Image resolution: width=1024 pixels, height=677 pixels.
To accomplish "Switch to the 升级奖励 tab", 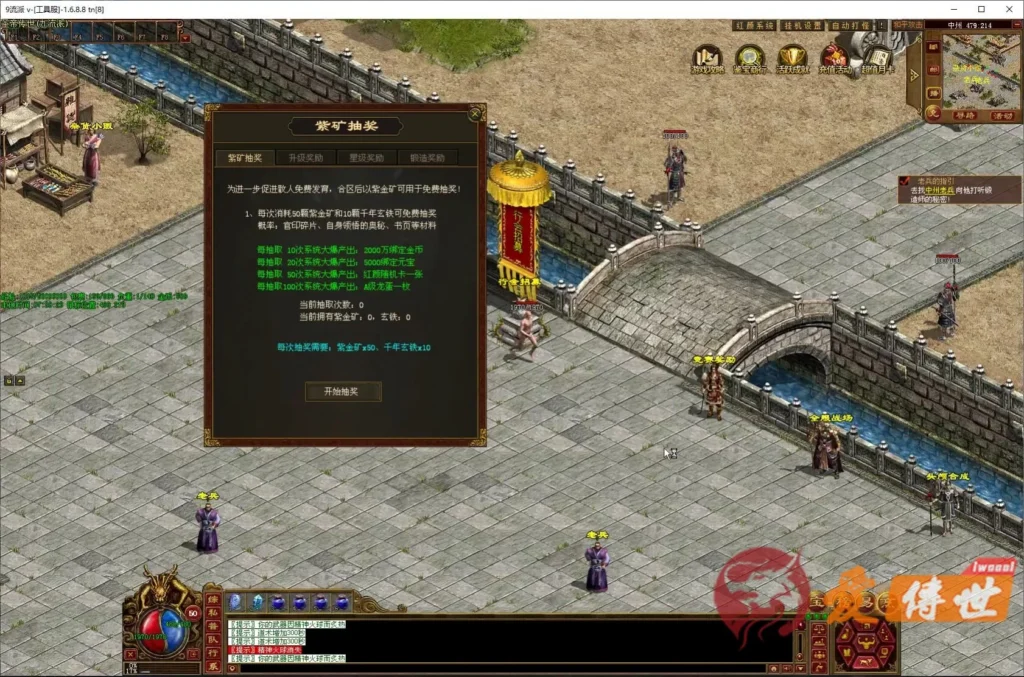I will pos(305,158).
